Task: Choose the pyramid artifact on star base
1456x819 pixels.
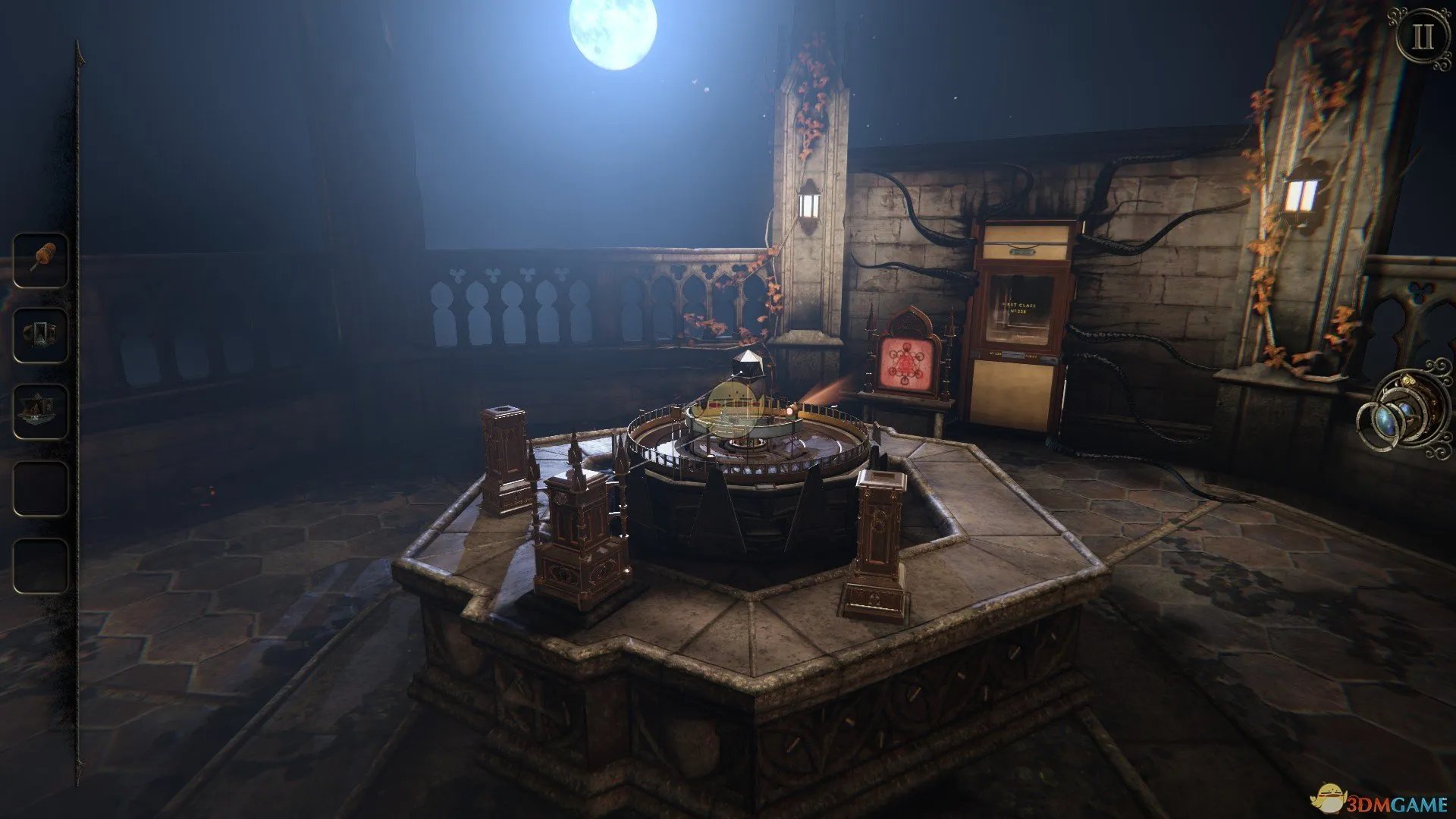Action: 41,410
